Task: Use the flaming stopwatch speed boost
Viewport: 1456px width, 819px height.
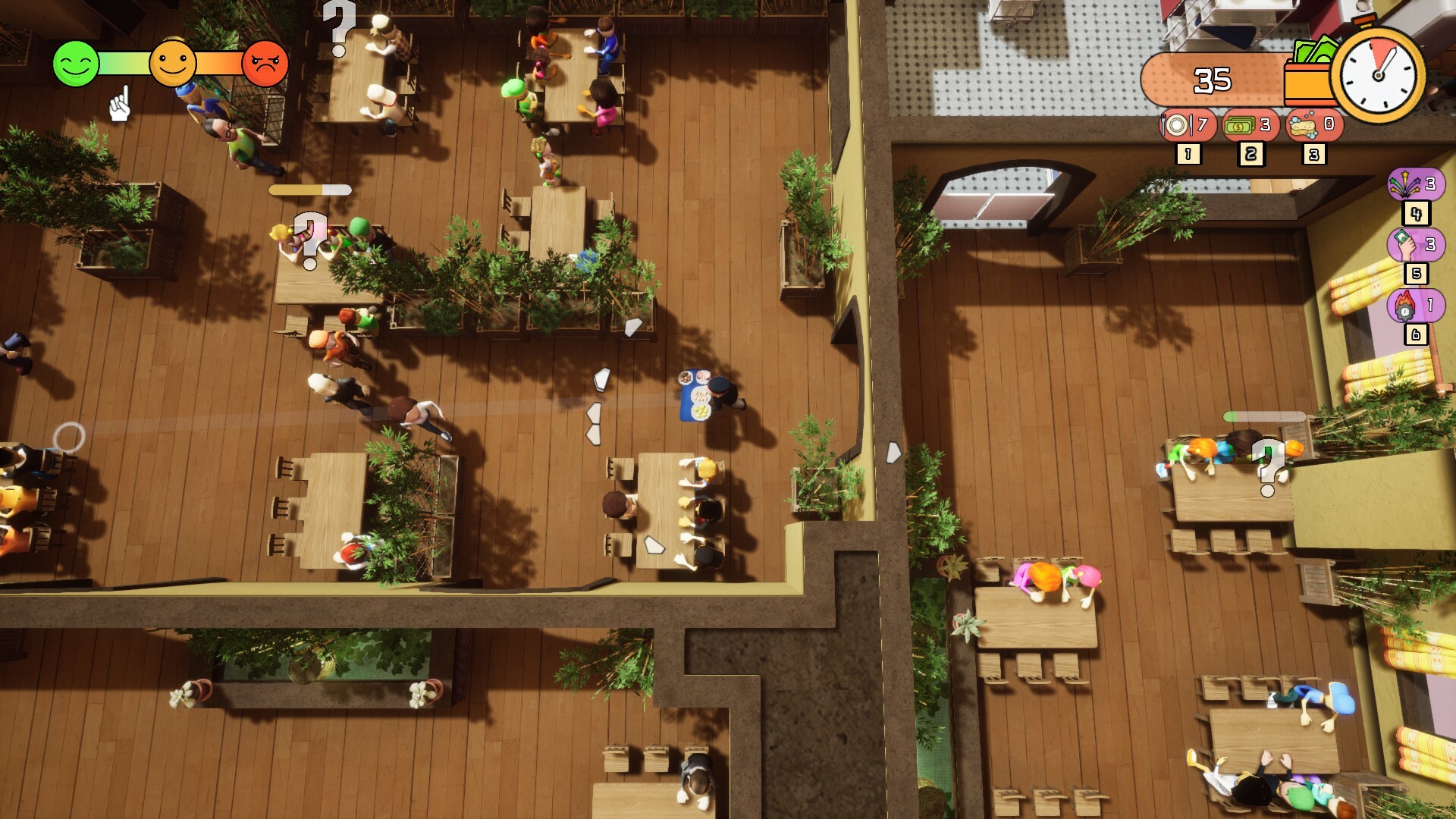Action: [x=1415, y=306]
